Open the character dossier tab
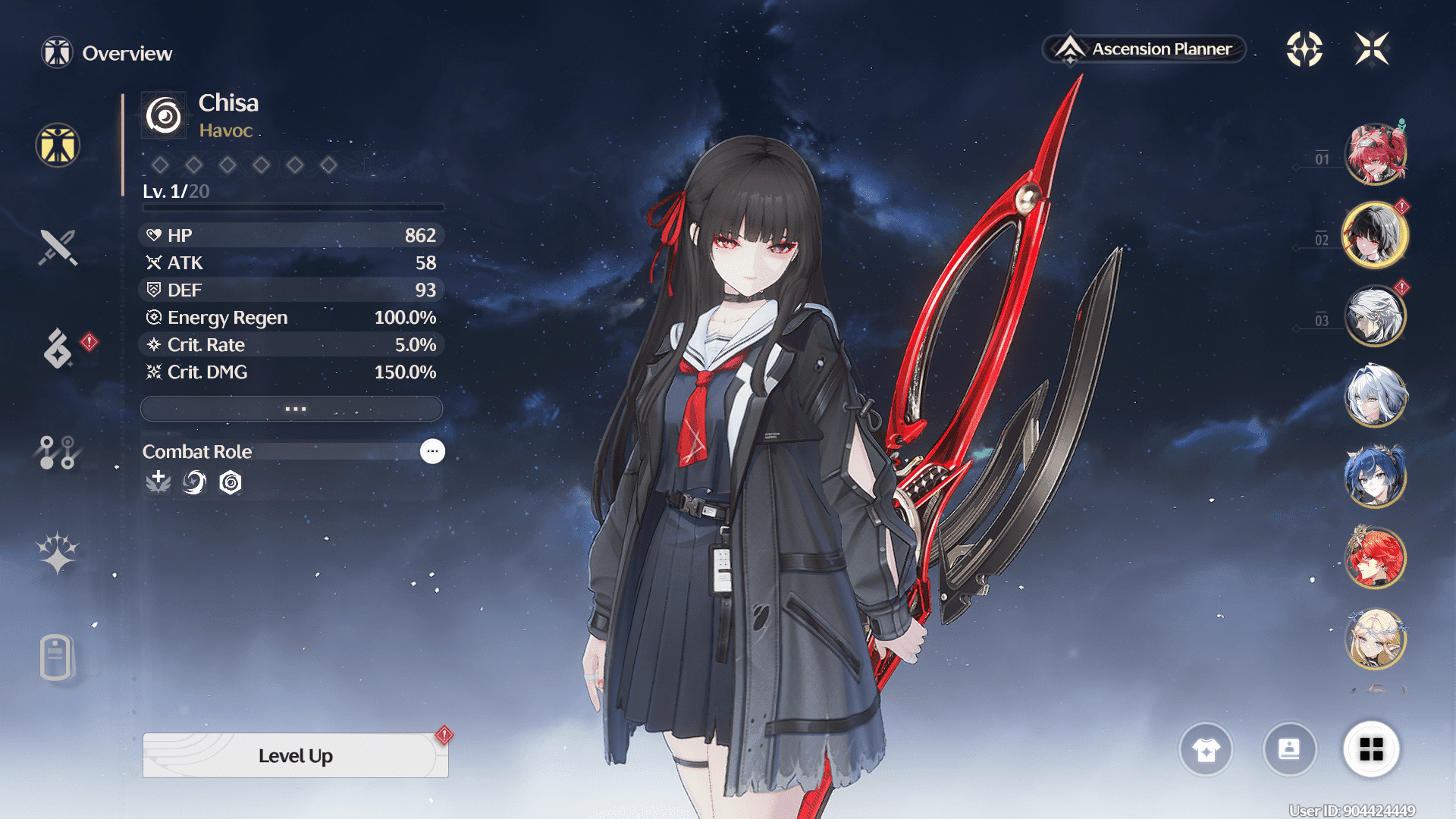Image resolution: width=1456 pixels, height=819 pixels. pos(58,657)
